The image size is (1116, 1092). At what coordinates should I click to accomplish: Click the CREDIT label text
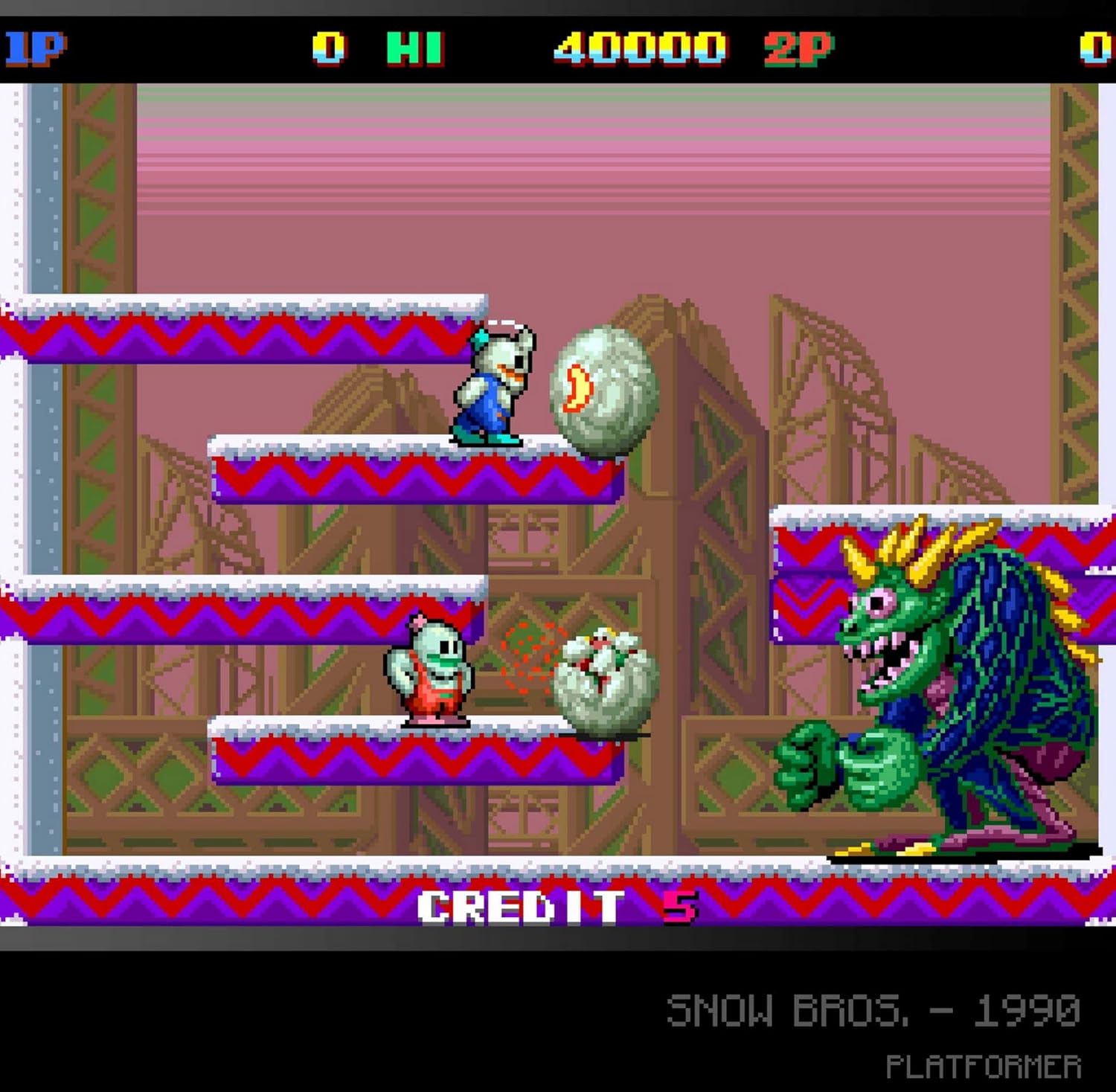[521, 906]
